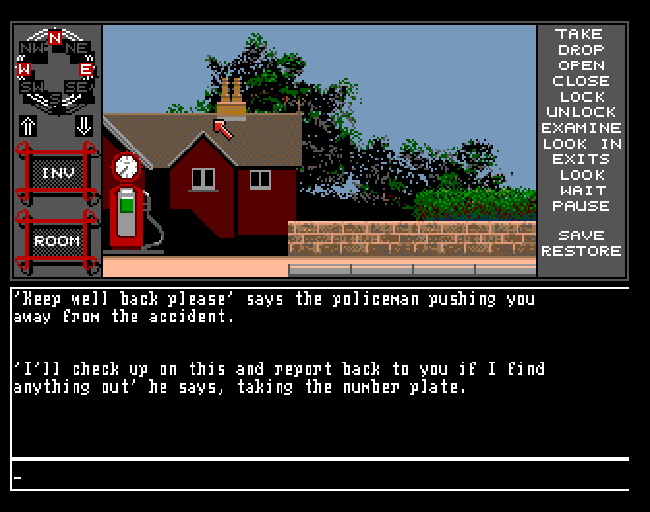This screenshot has height=512, width=650.
Task: Select the LOOK IN command
Action: pos(580,144)
